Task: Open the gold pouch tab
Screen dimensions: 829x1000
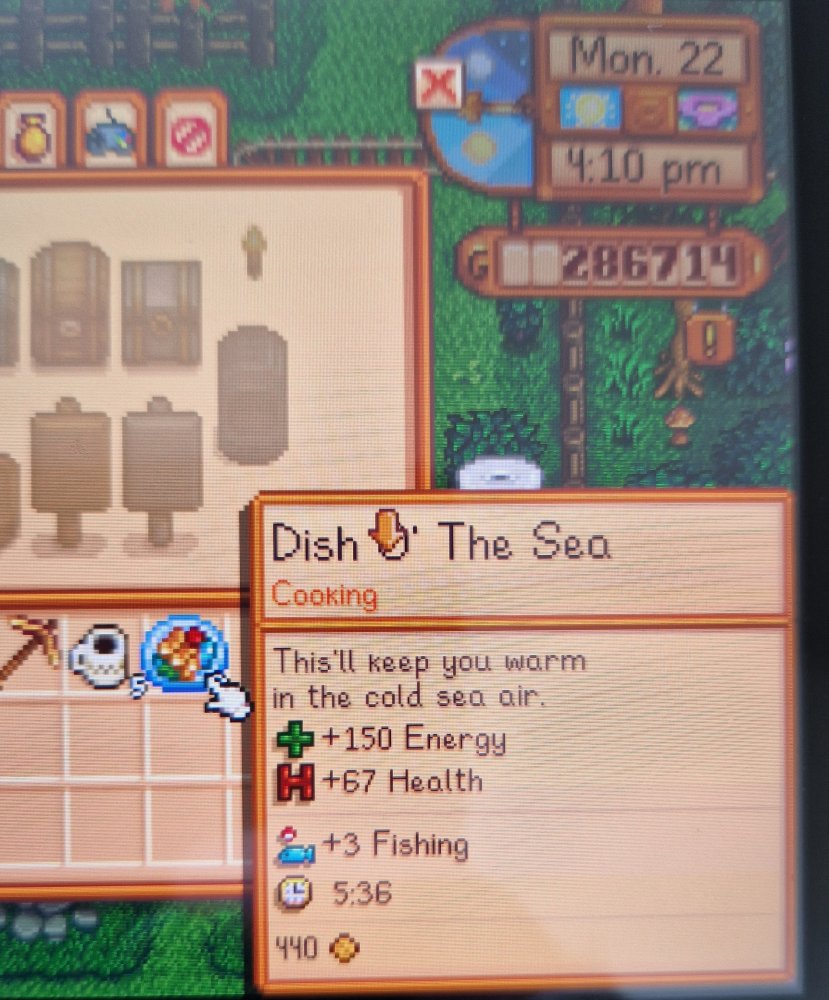Action: [x=30, y=131]
